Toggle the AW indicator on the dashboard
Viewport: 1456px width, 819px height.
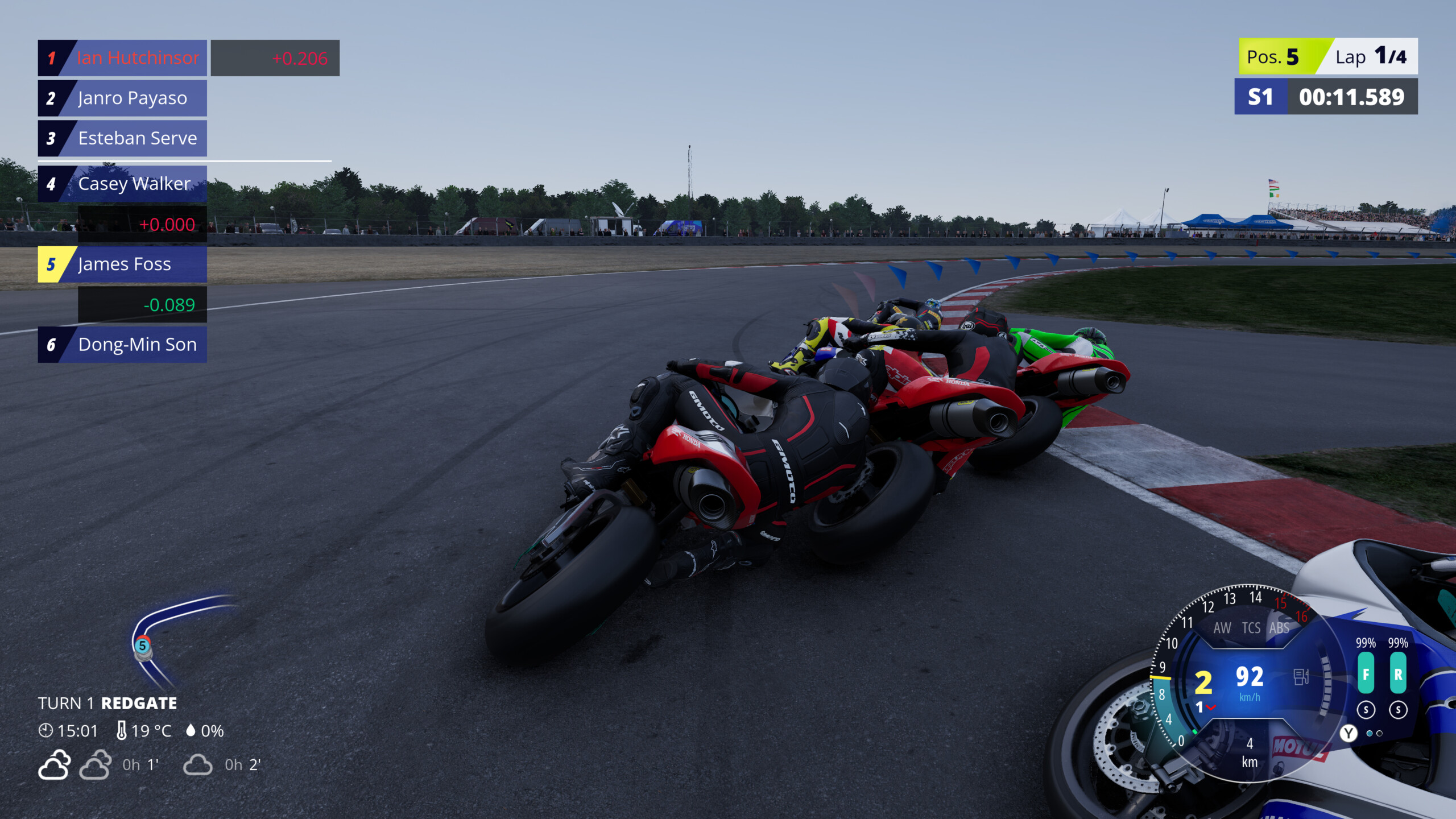pos(1223,628)
